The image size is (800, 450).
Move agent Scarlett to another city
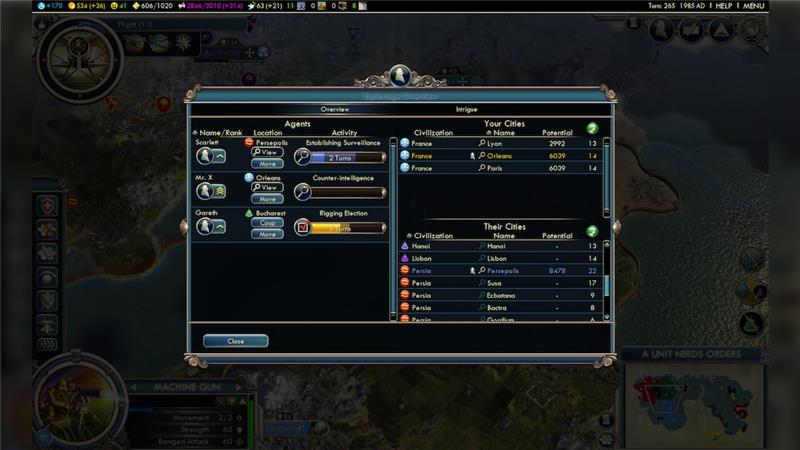tap(267, 163)
